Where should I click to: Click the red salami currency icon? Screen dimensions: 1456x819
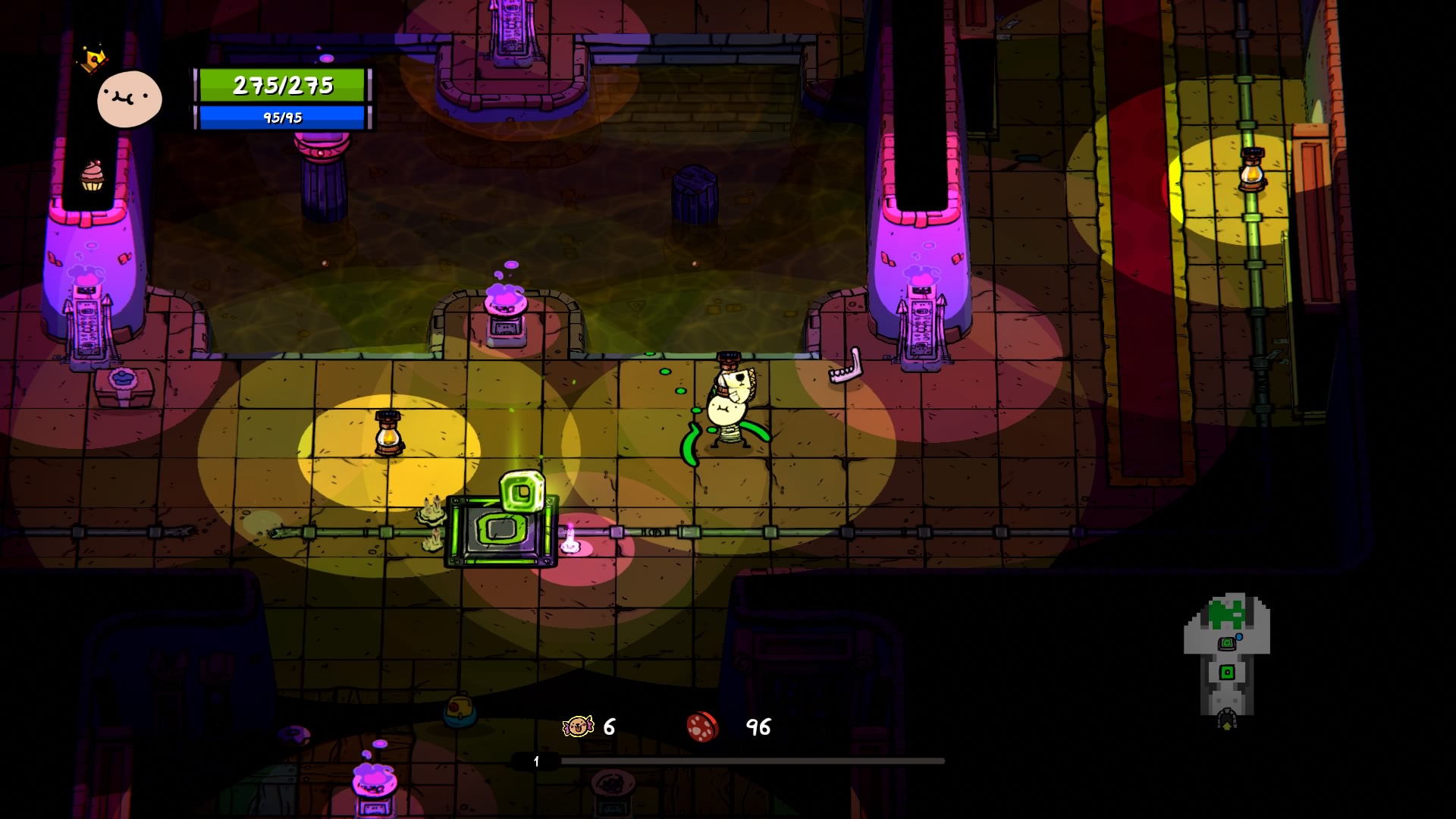(702, 726)
